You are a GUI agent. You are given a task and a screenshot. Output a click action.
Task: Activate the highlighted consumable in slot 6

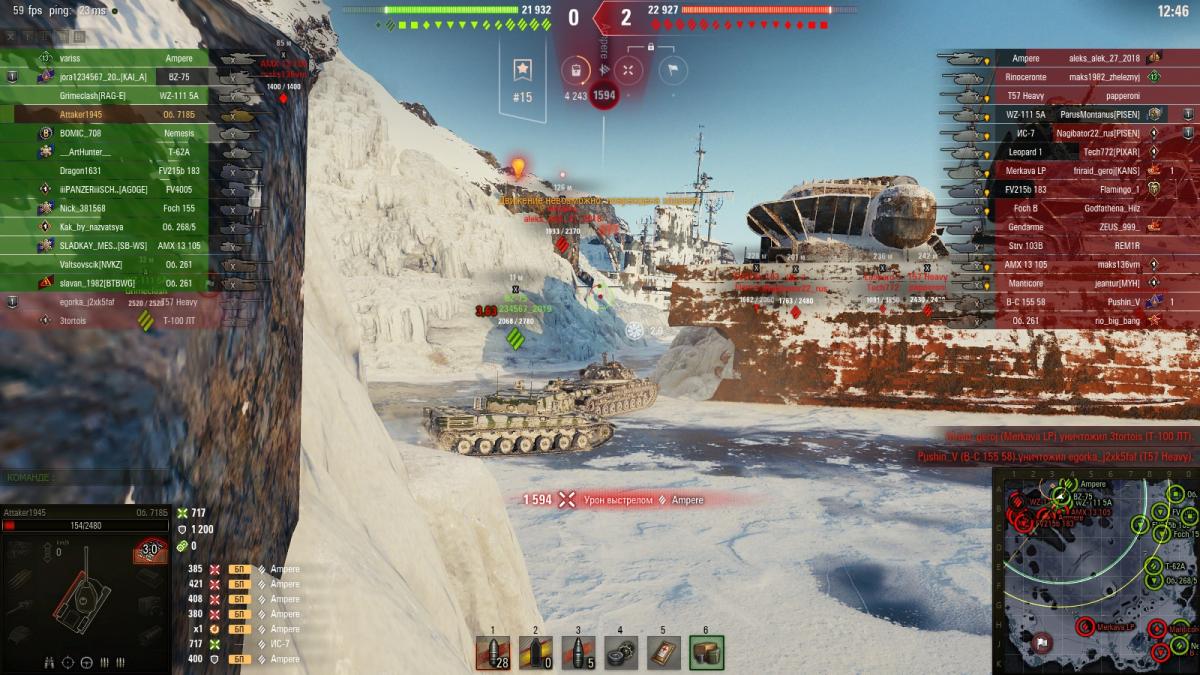[706, 652]
